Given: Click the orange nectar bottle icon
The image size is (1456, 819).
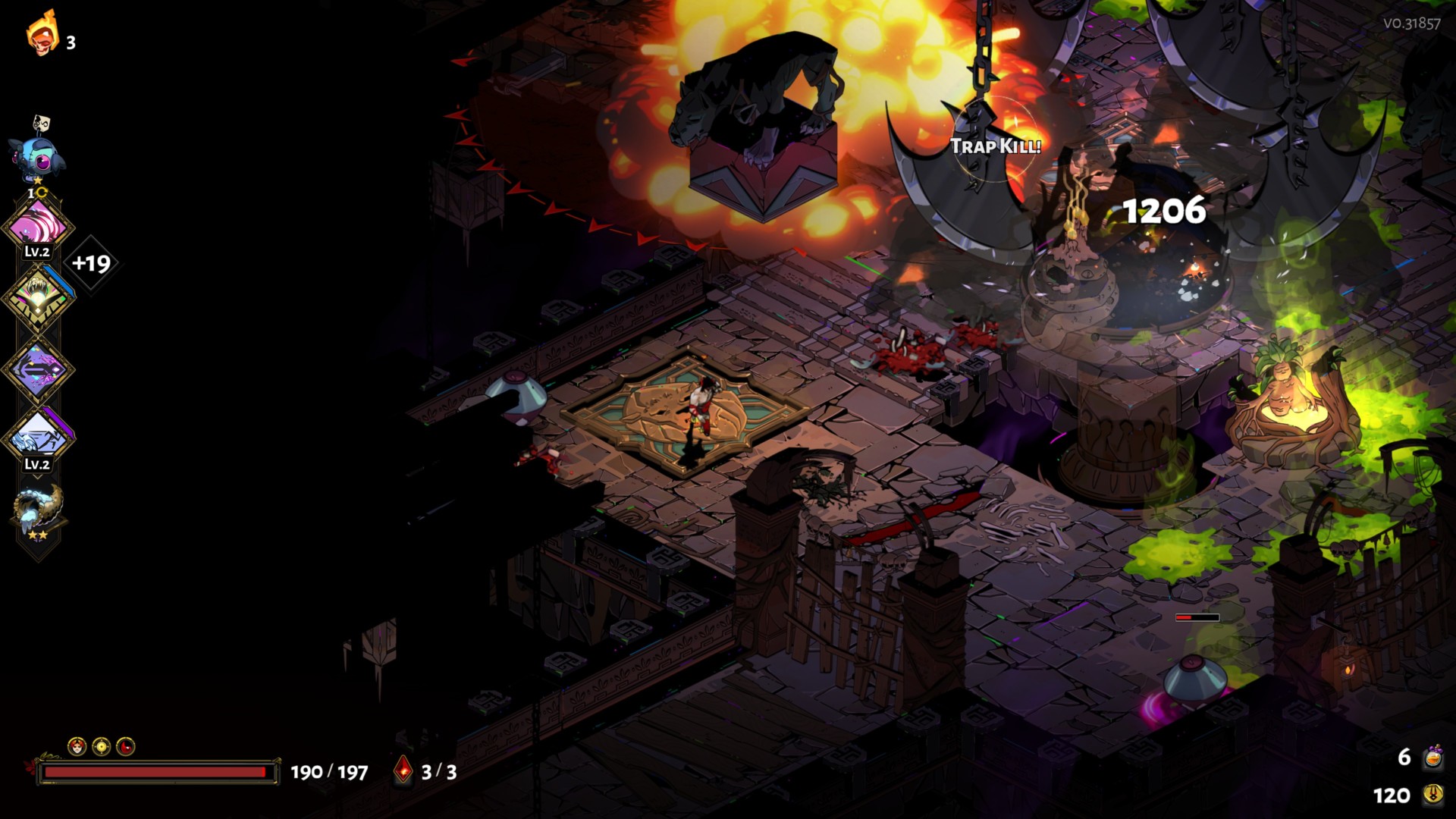Looking at the screenshot, I should click(1432, 757).
